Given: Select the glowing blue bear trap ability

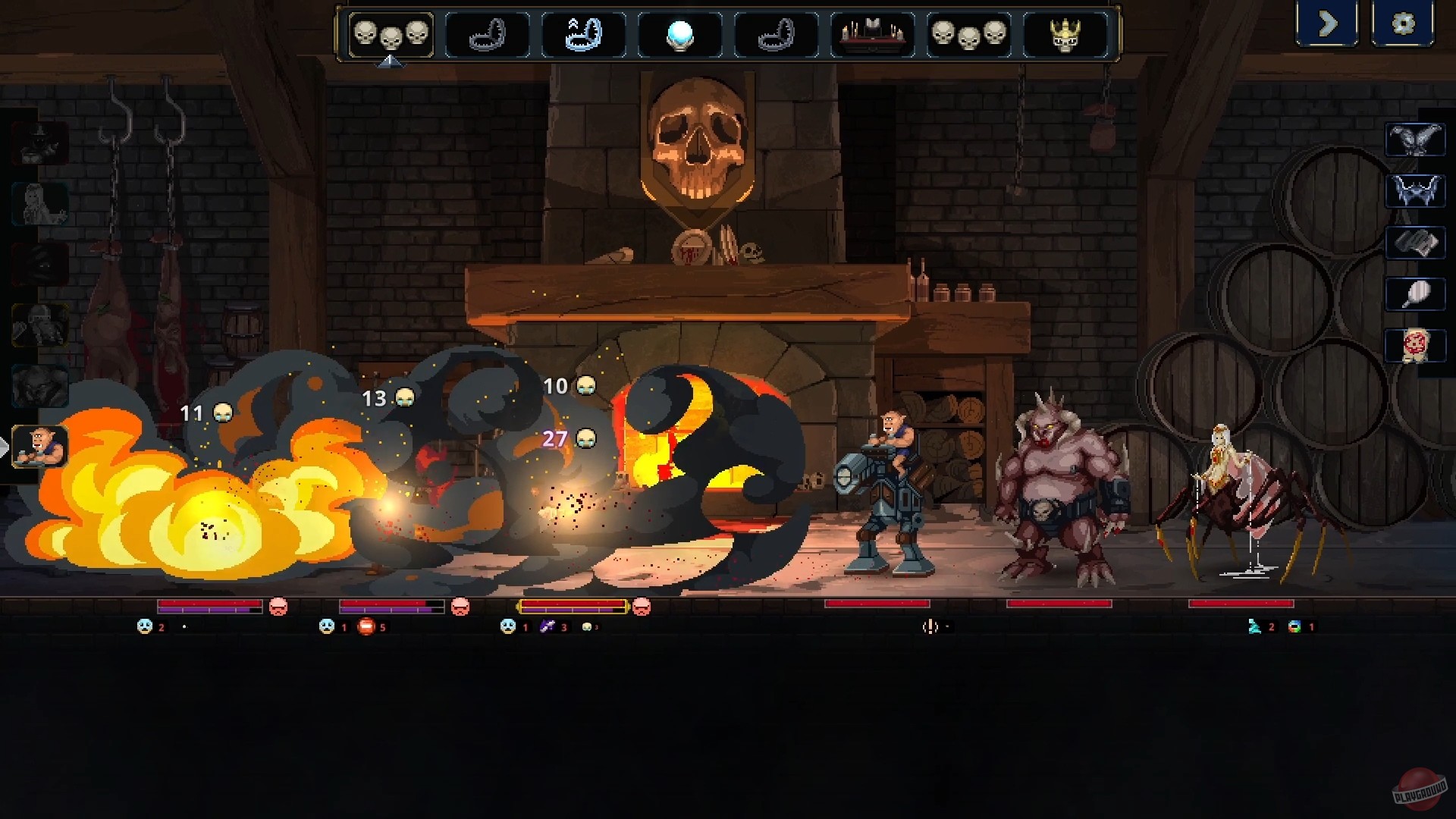Looking at the screenshot, I should click(584, 34).
